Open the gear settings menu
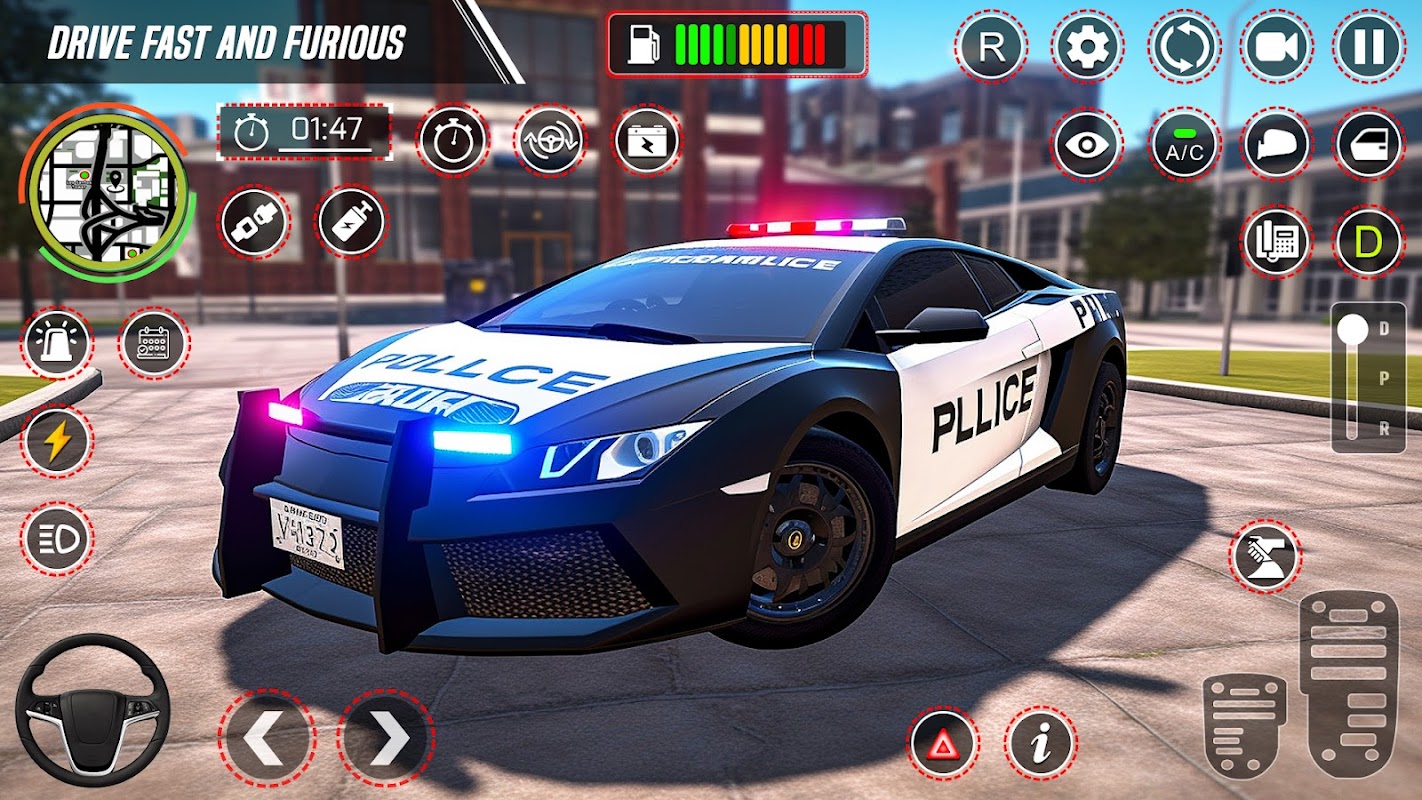Viewport: 1422px width, 800px height. 1086,47
